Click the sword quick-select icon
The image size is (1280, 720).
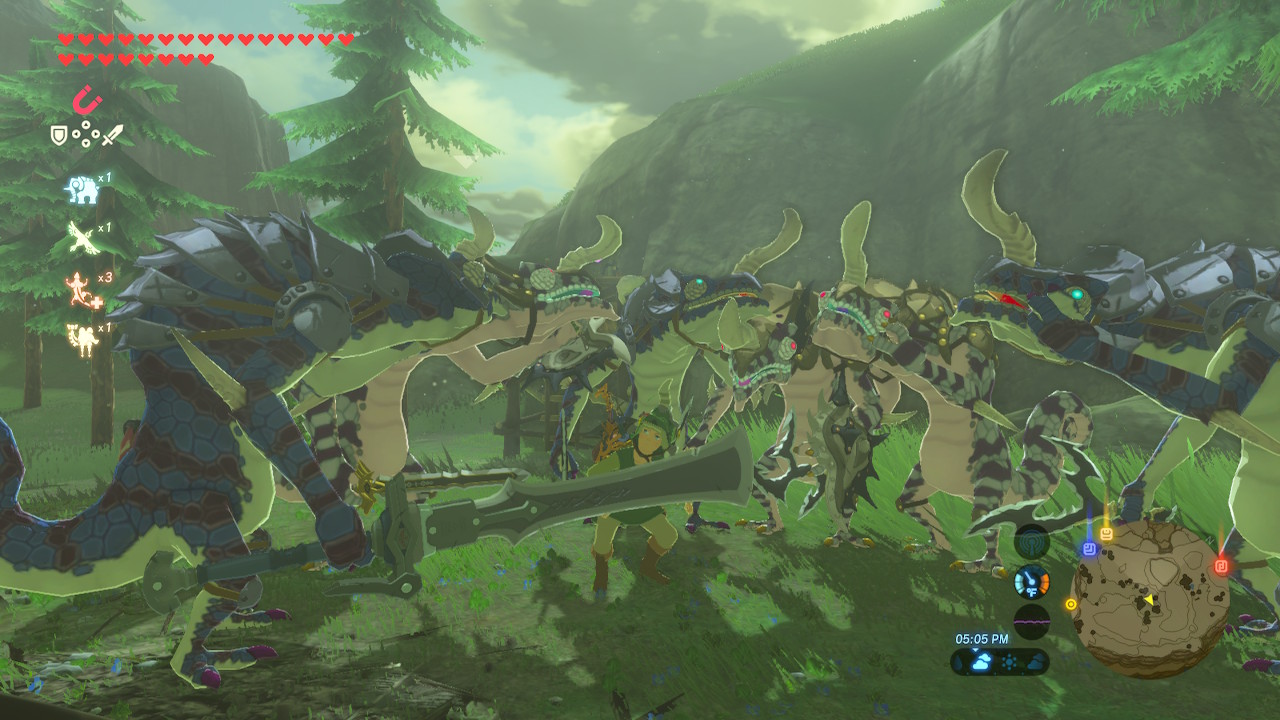112,134
